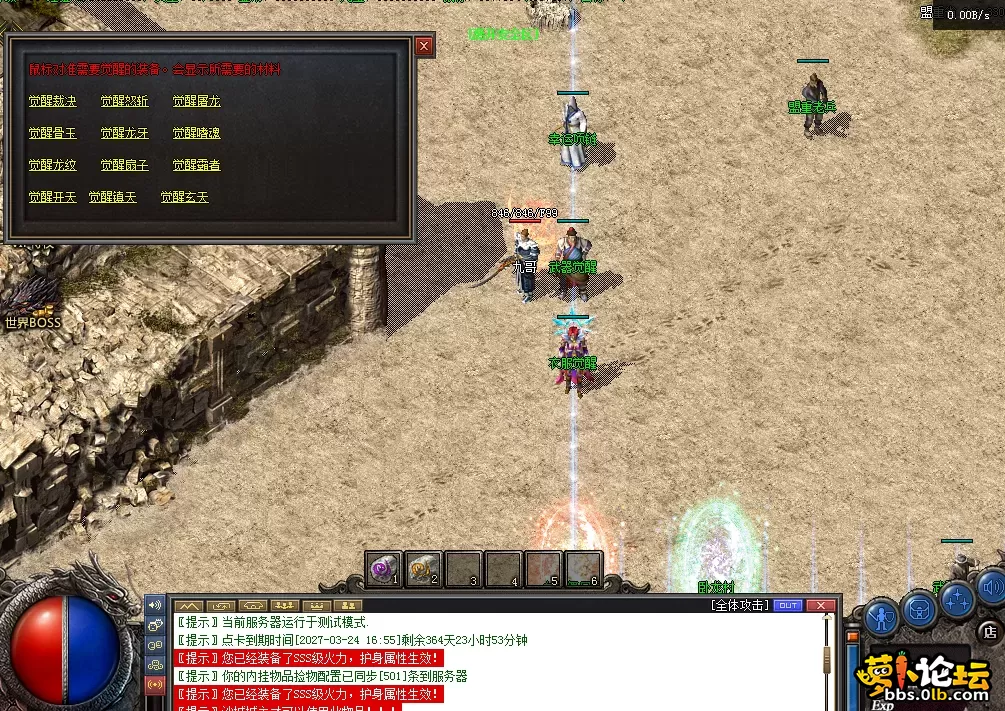The image size is (1005, 711).
Task: Use the purple scroll in hotbar slot 1
Action: click(383, 569)
